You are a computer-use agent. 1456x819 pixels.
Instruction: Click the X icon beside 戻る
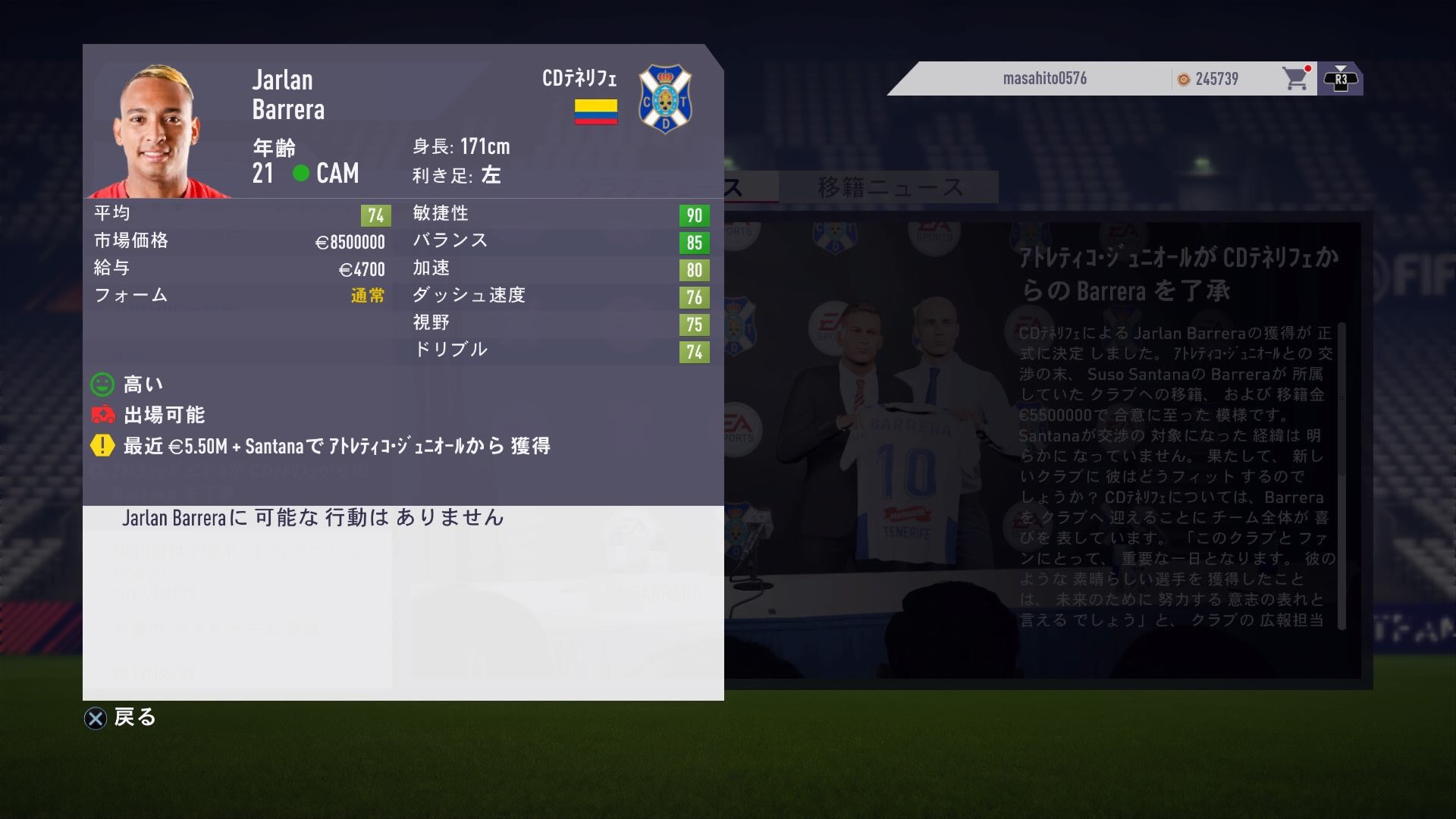96,718
